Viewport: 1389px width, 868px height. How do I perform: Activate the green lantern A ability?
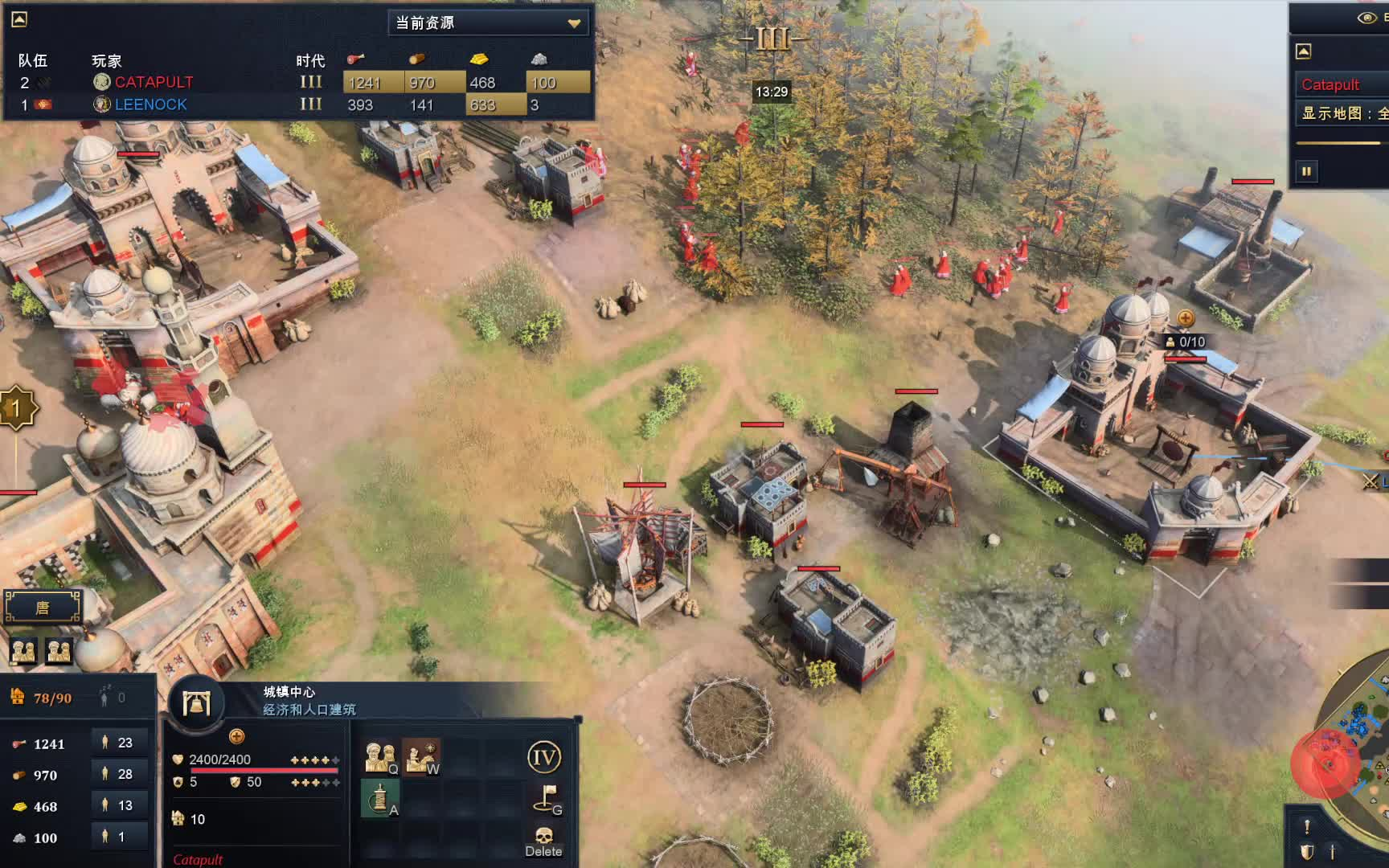(x=379, y=799)
